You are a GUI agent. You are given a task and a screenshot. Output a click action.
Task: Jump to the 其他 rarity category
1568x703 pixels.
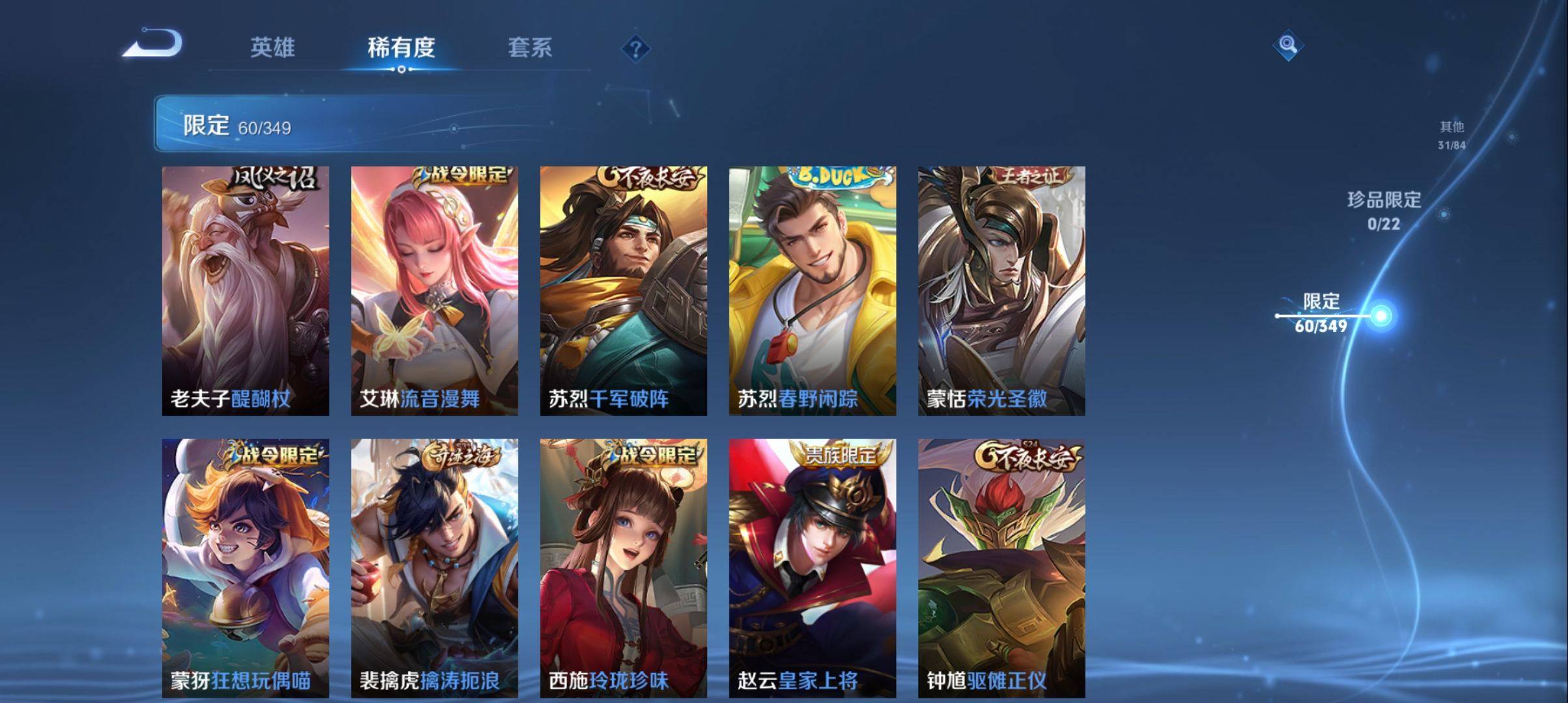1451,135
